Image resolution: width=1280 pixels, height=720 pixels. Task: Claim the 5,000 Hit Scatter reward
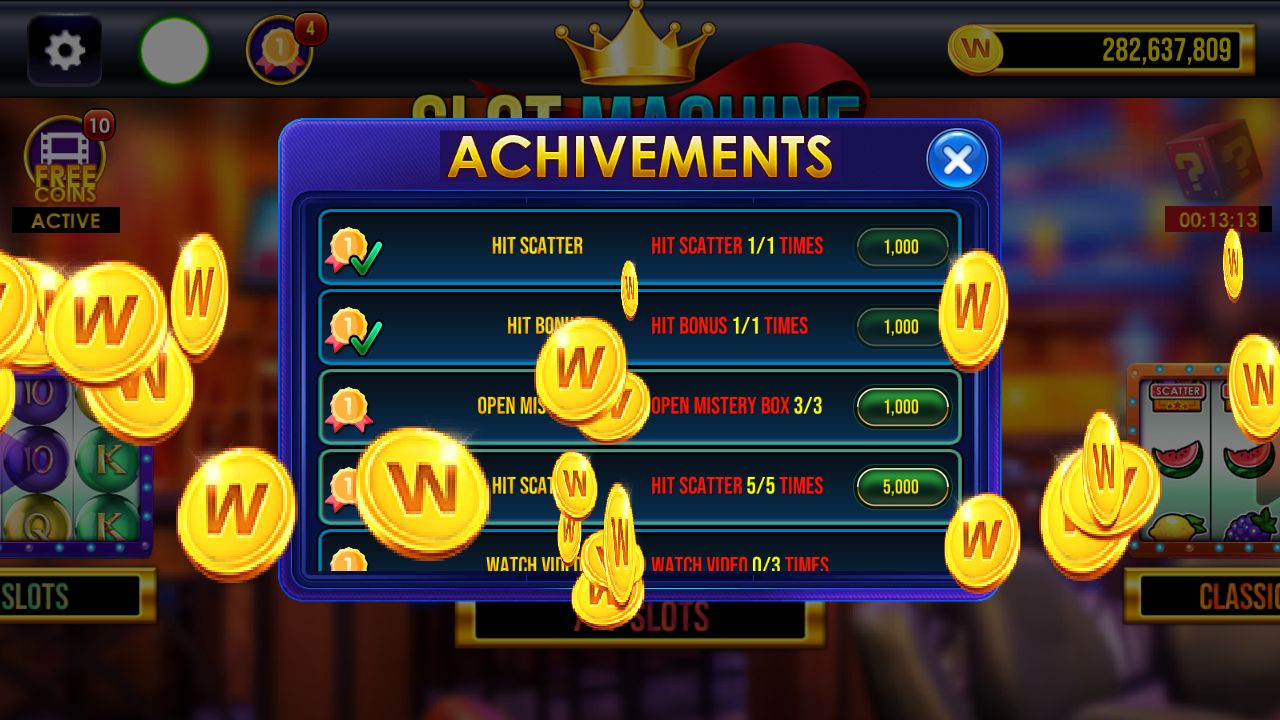[901, 487]
